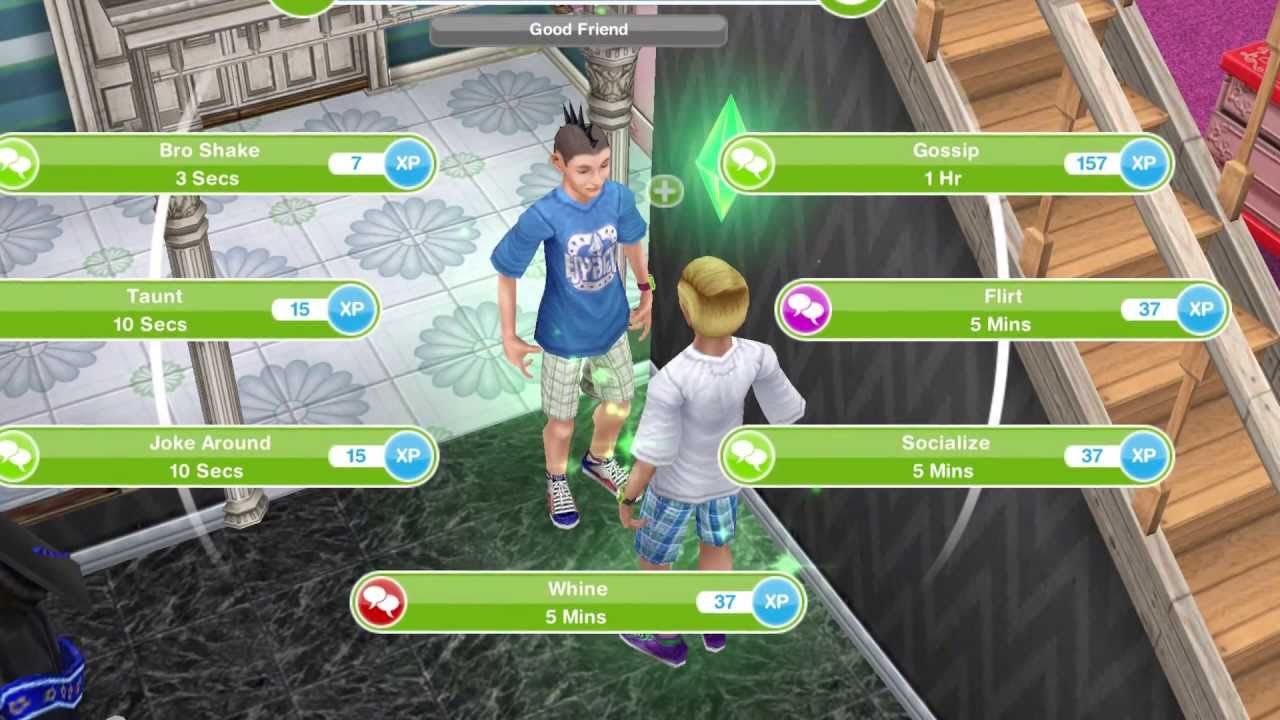
Task: Choose the Flirt action
Action: (1001, 310)
